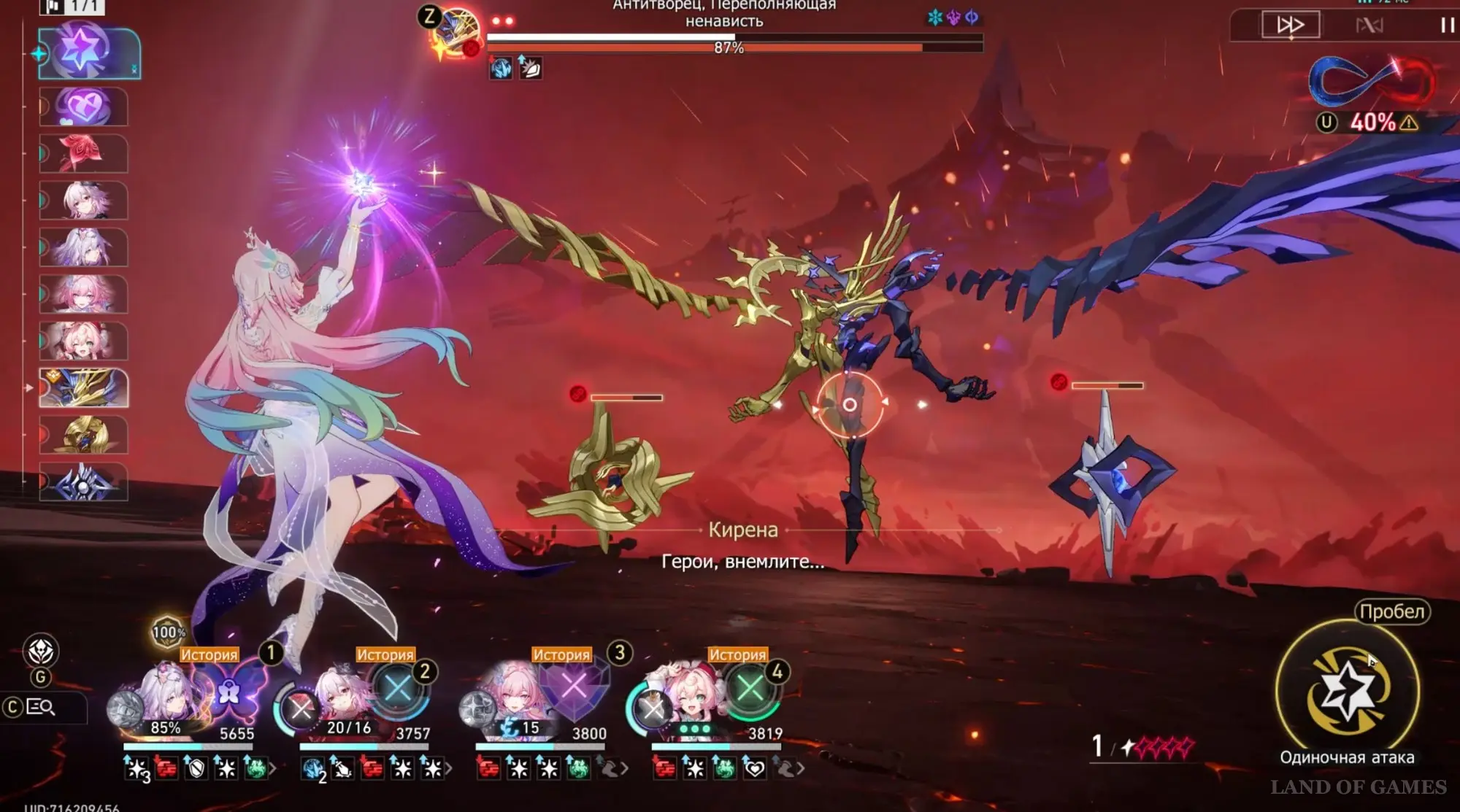Viewport: 1460px width, 812px height.
Task: Select the pink heart entry in turn order
Action: coord(83,107)
